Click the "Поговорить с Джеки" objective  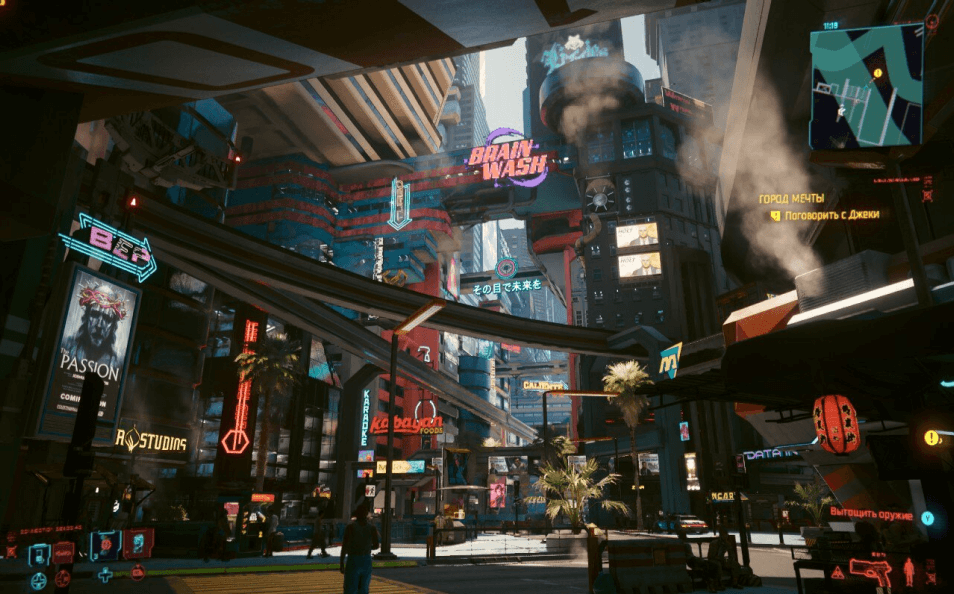point(831,215)
